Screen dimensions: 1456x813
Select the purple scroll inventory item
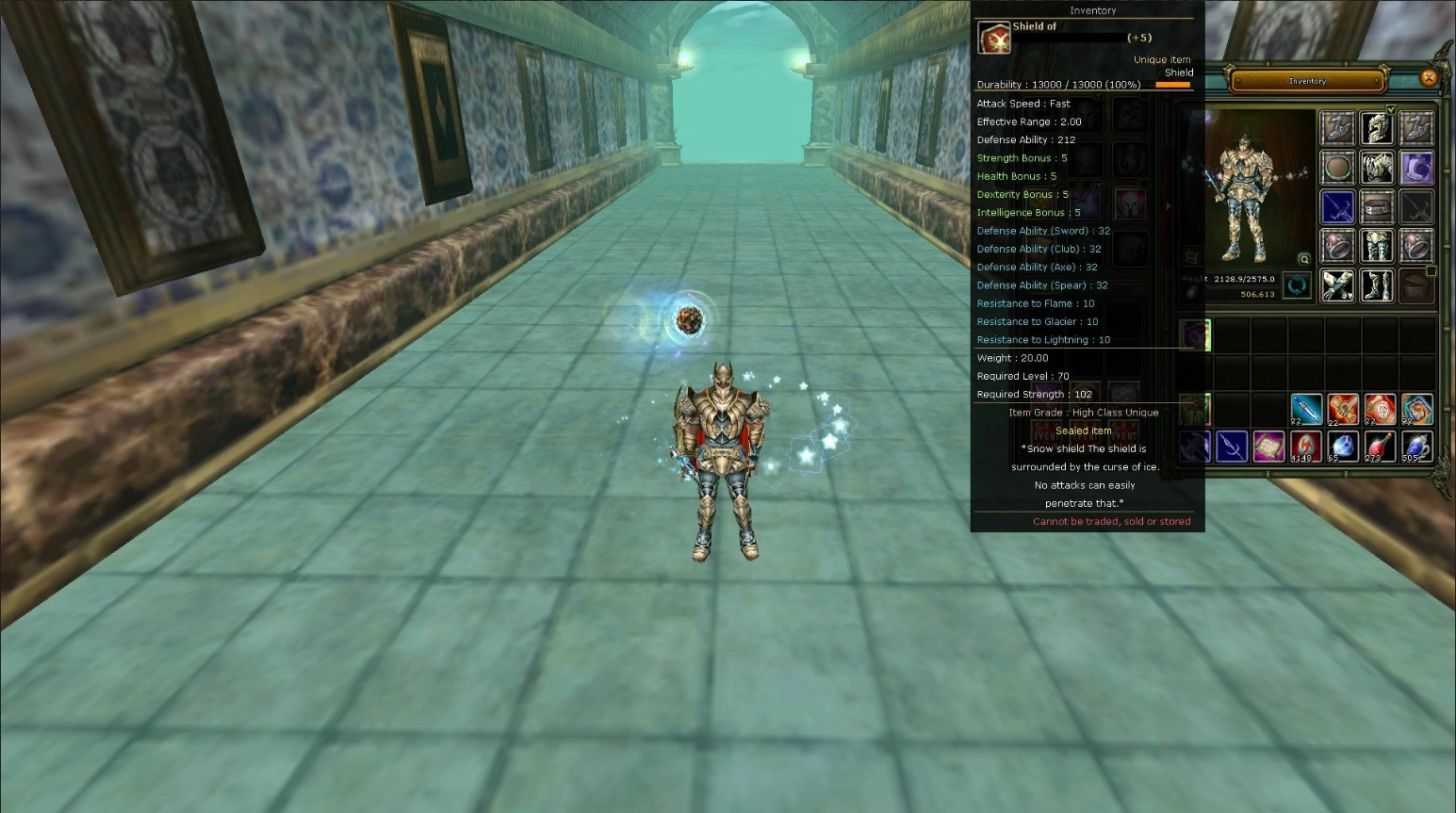(x=1268, y=447)
